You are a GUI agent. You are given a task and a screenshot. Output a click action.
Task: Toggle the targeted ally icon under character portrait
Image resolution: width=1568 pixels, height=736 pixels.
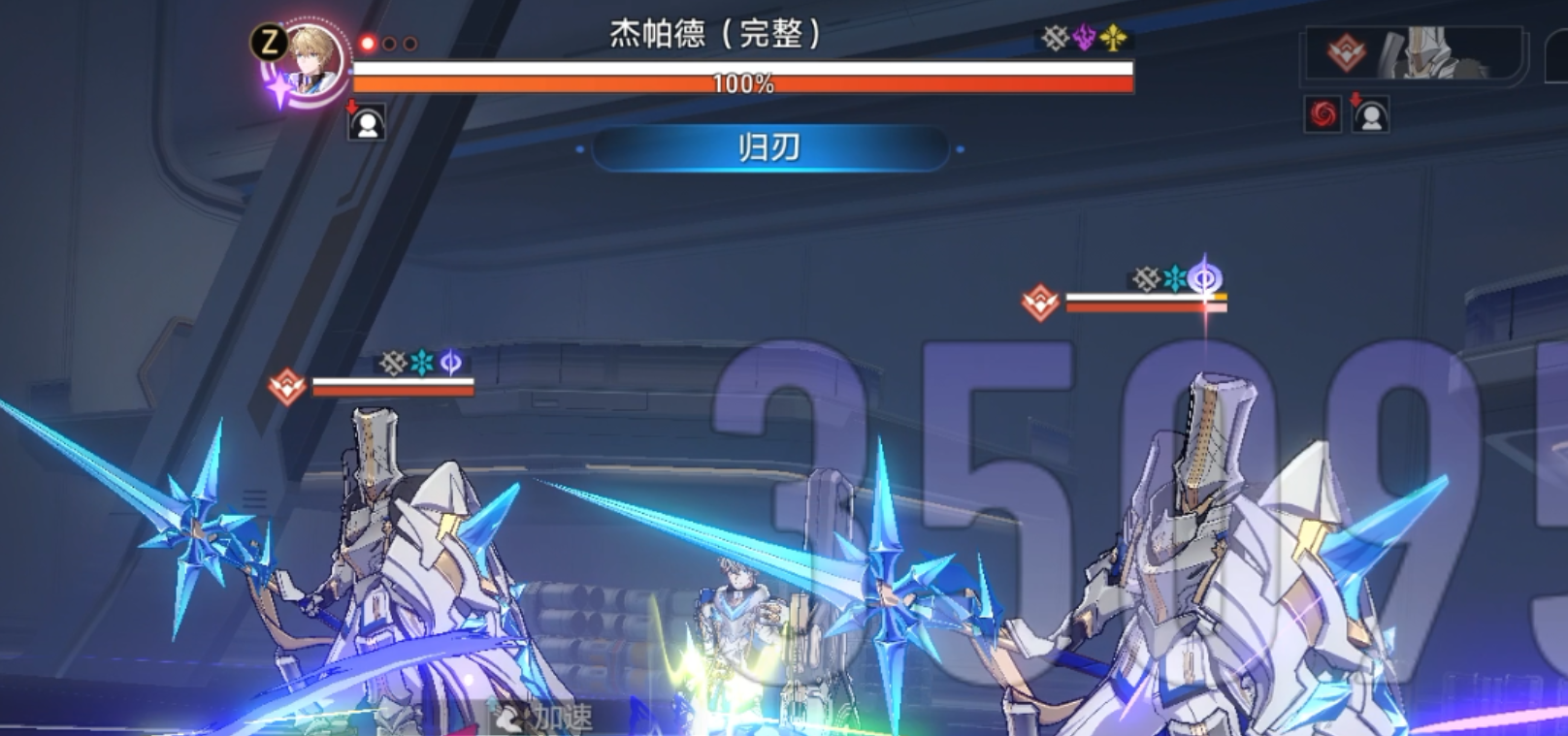click(x=366, y=124)
